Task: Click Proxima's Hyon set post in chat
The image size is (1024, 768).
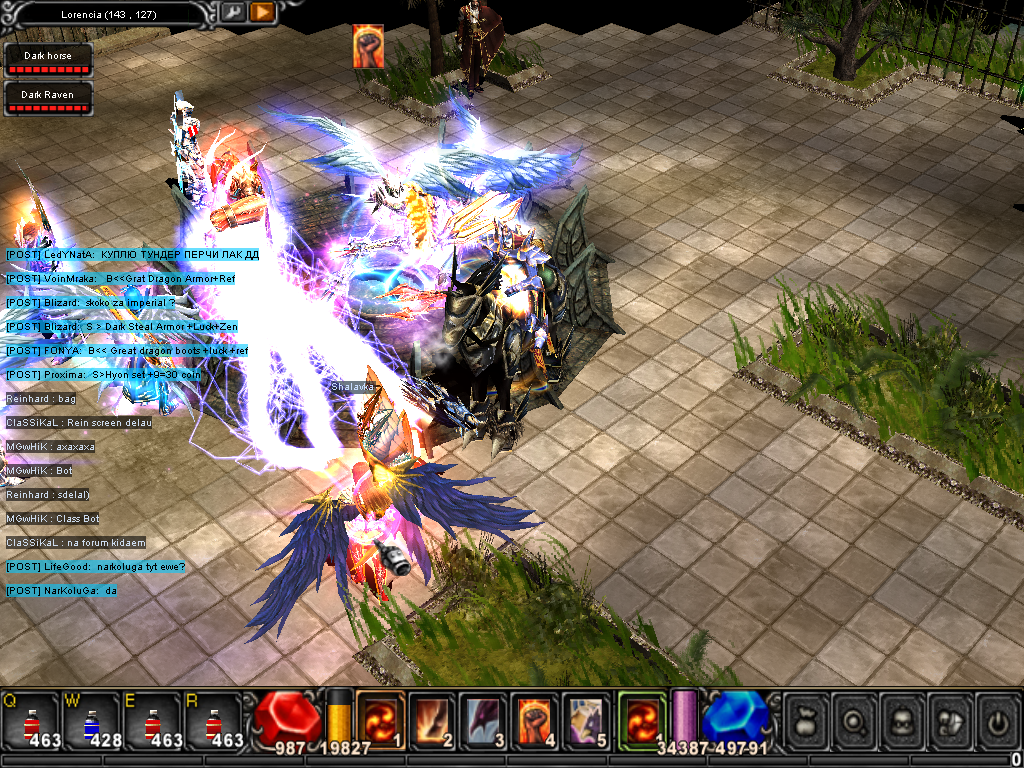Action: [x=118, y=375]
